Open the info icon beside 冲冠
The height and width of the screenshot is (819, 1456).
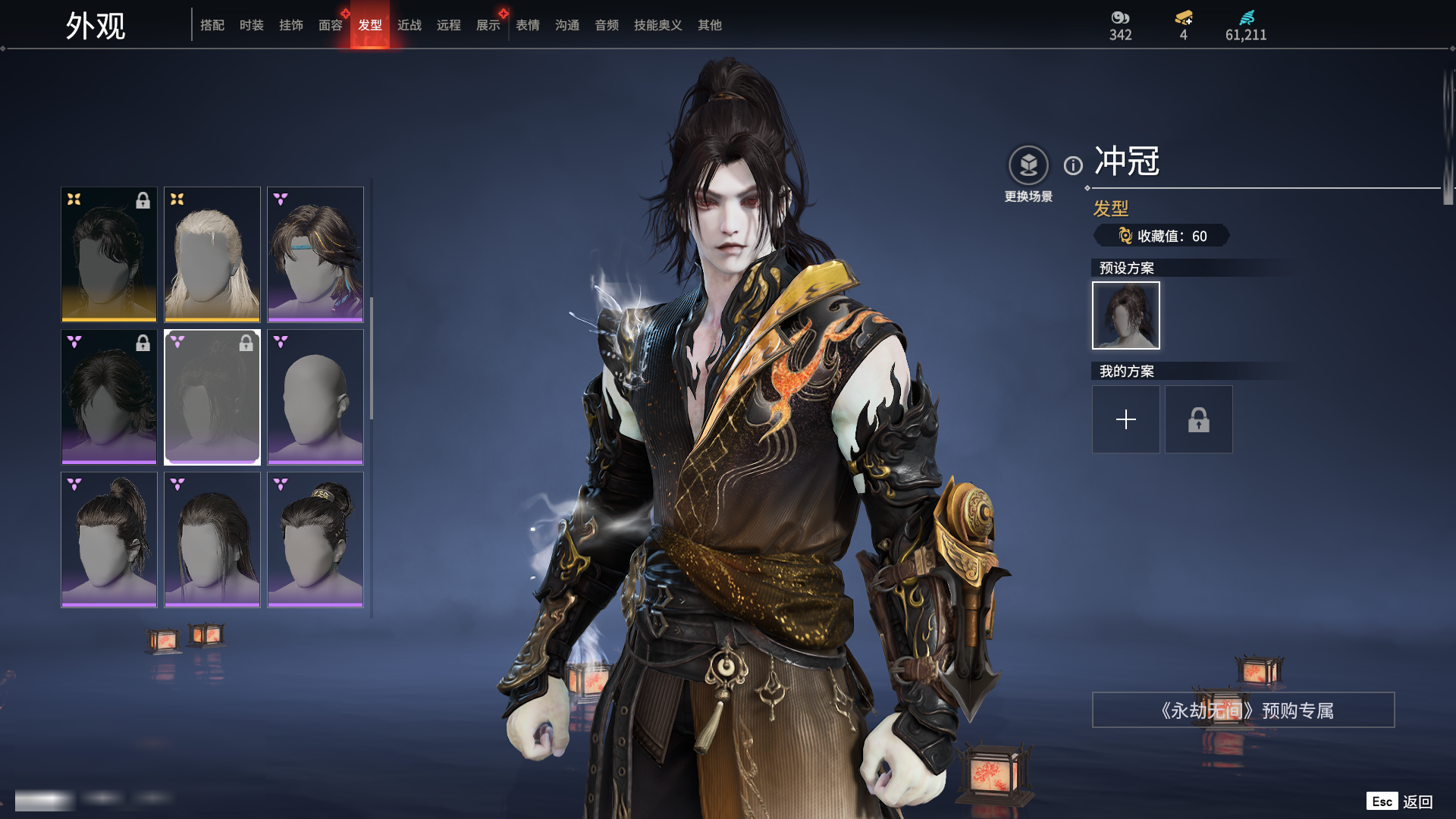point(1073,165)
